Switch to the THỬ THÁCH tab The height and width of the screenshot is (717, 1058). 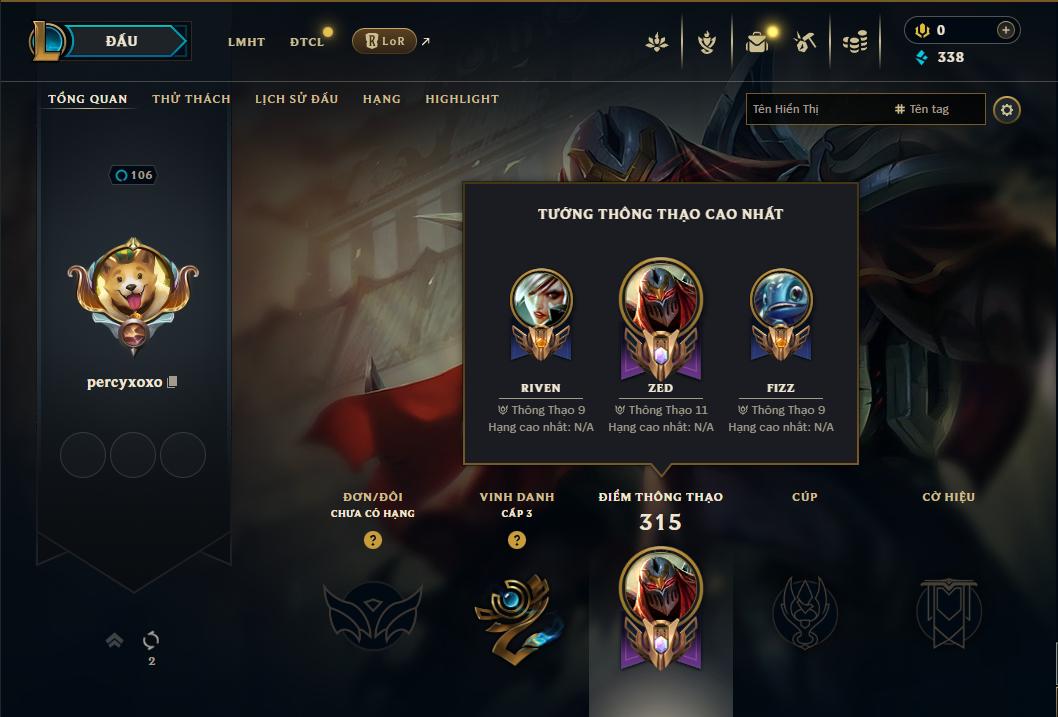(x=191, y=99)
